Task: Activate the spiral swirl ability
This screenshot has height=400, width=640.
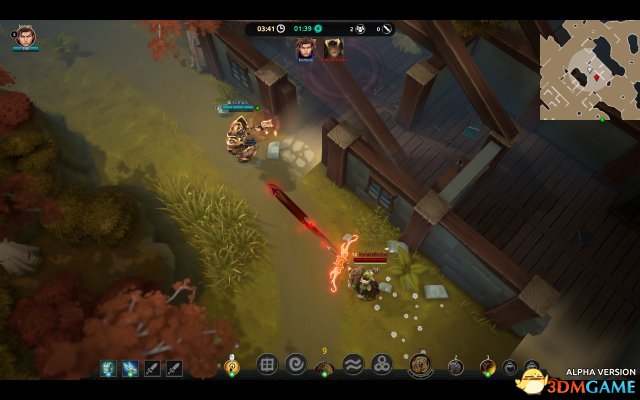Action: tap(295, 365)
